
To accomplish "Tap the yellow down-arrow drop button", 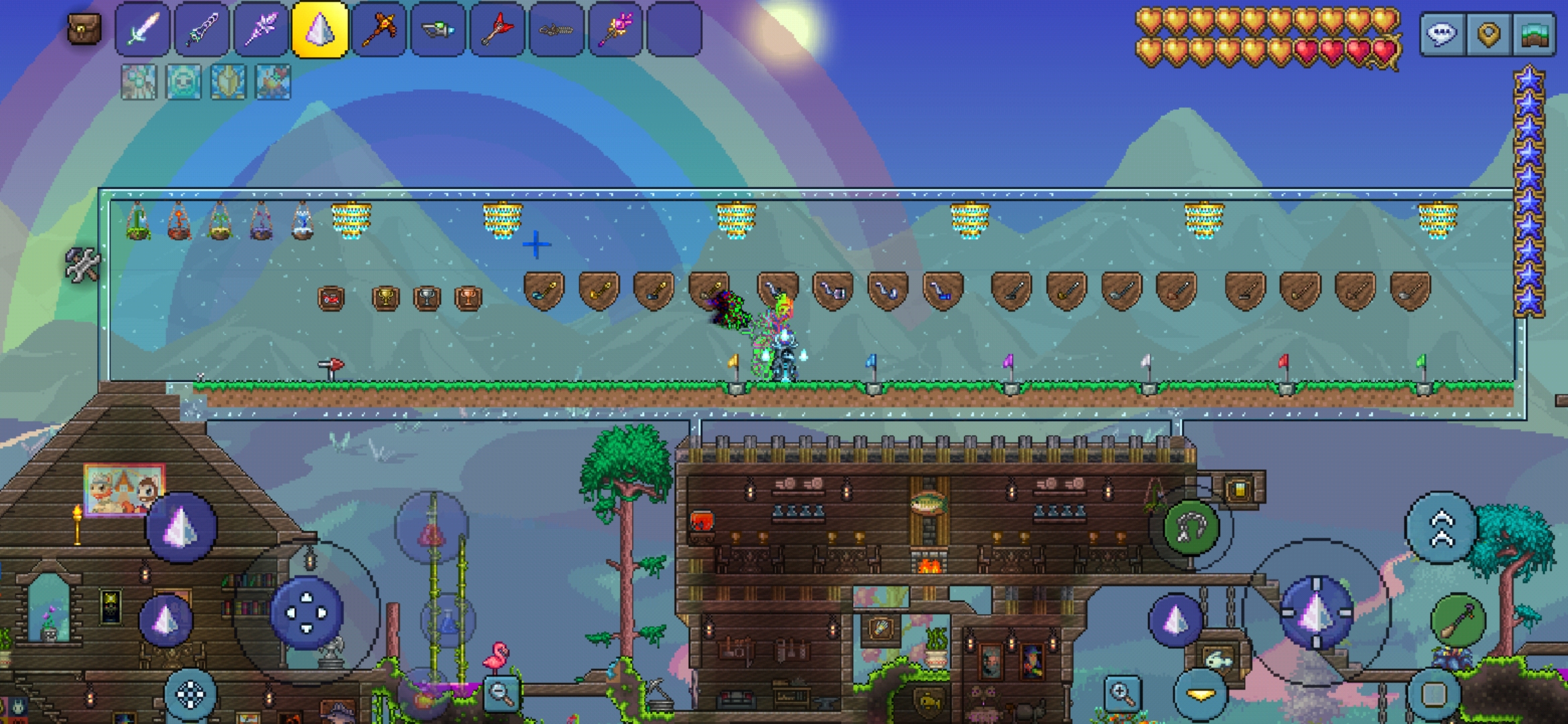I will pos(1199,694).
